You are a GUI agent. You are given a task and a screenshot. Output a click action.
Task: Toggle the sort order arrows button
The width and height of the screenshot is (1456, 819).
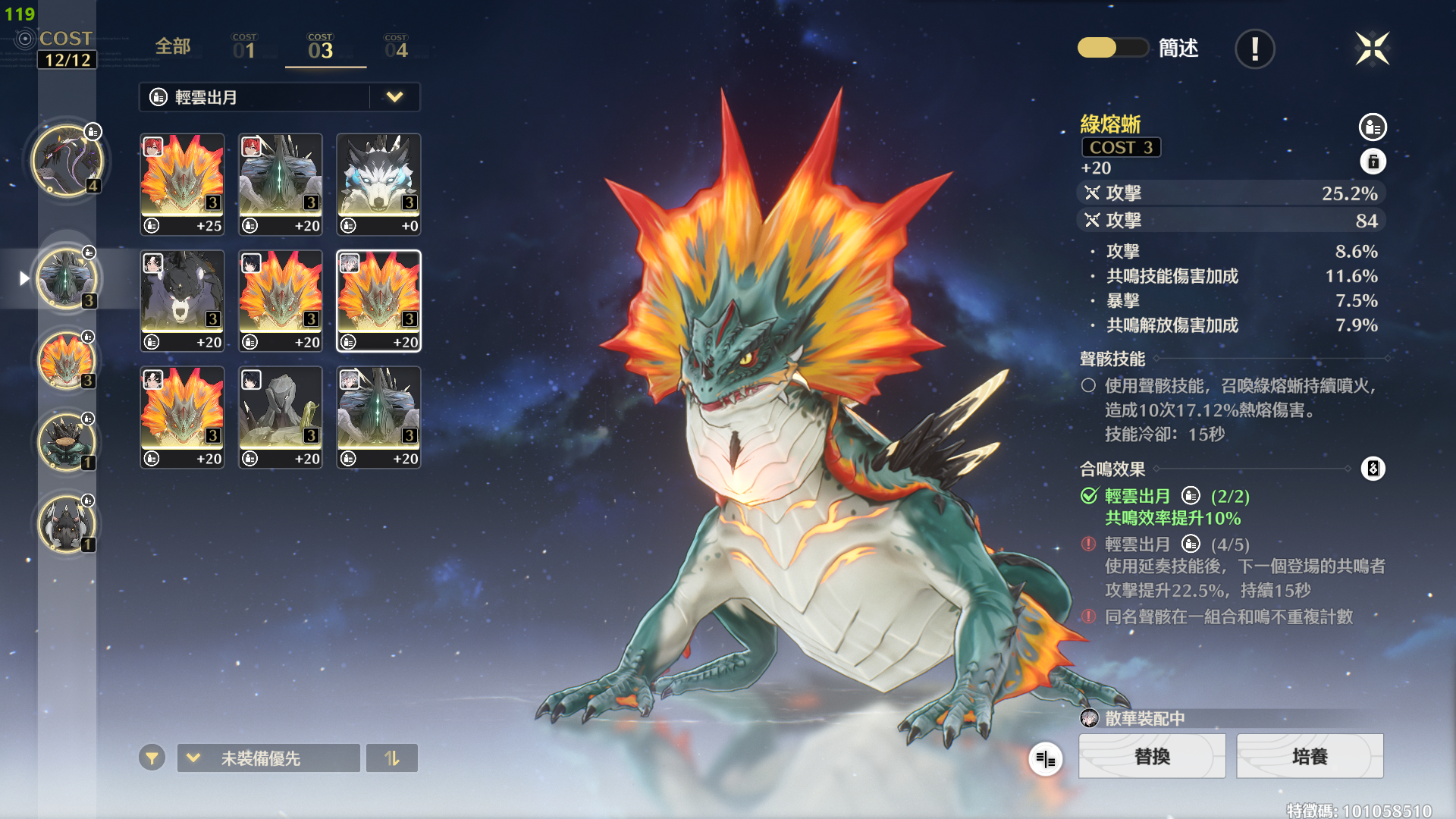[x=391, y=758]
